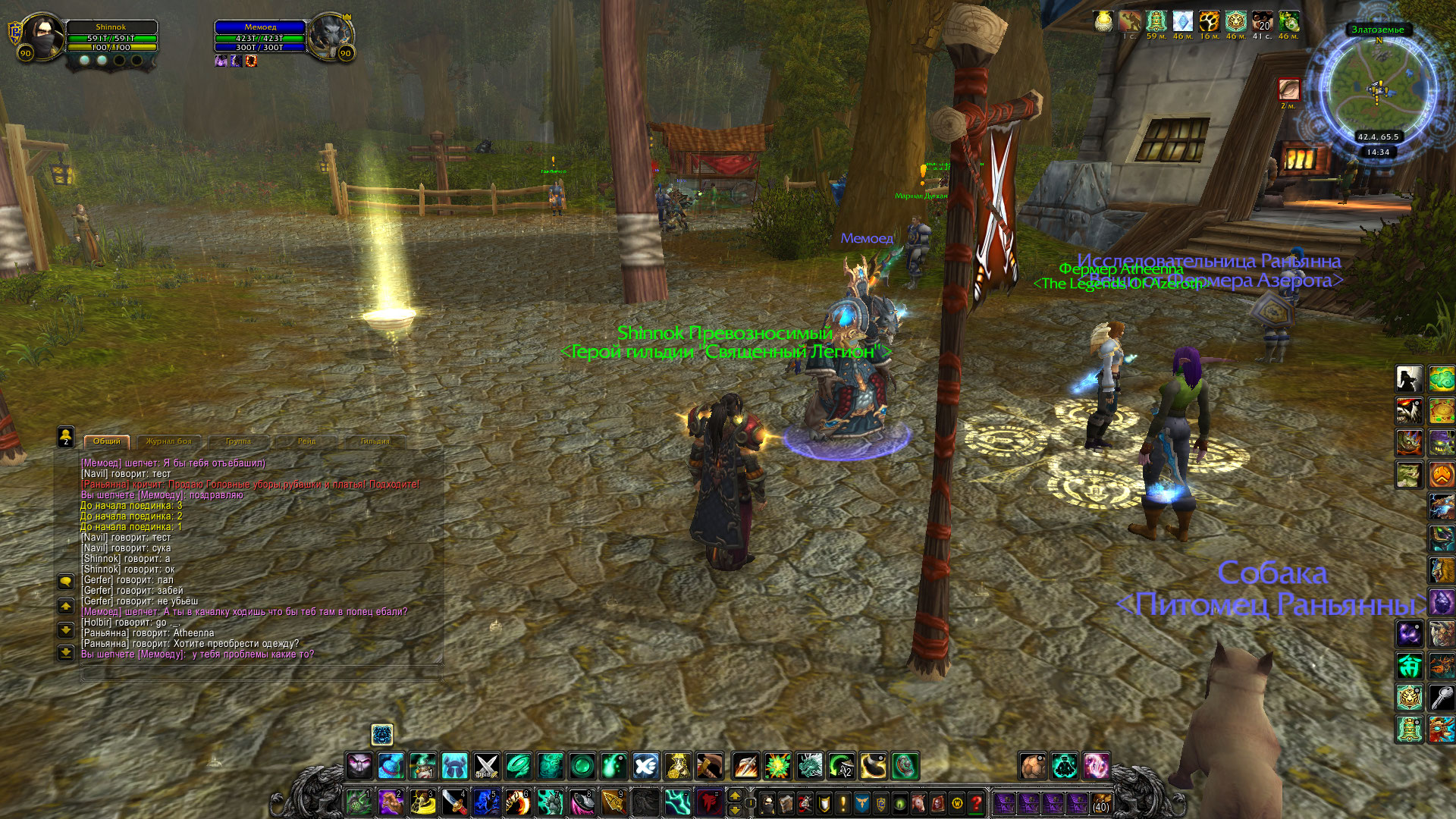Page the action bar up with the arrow
Screen dimensions: 1456x819
[734, 795]
